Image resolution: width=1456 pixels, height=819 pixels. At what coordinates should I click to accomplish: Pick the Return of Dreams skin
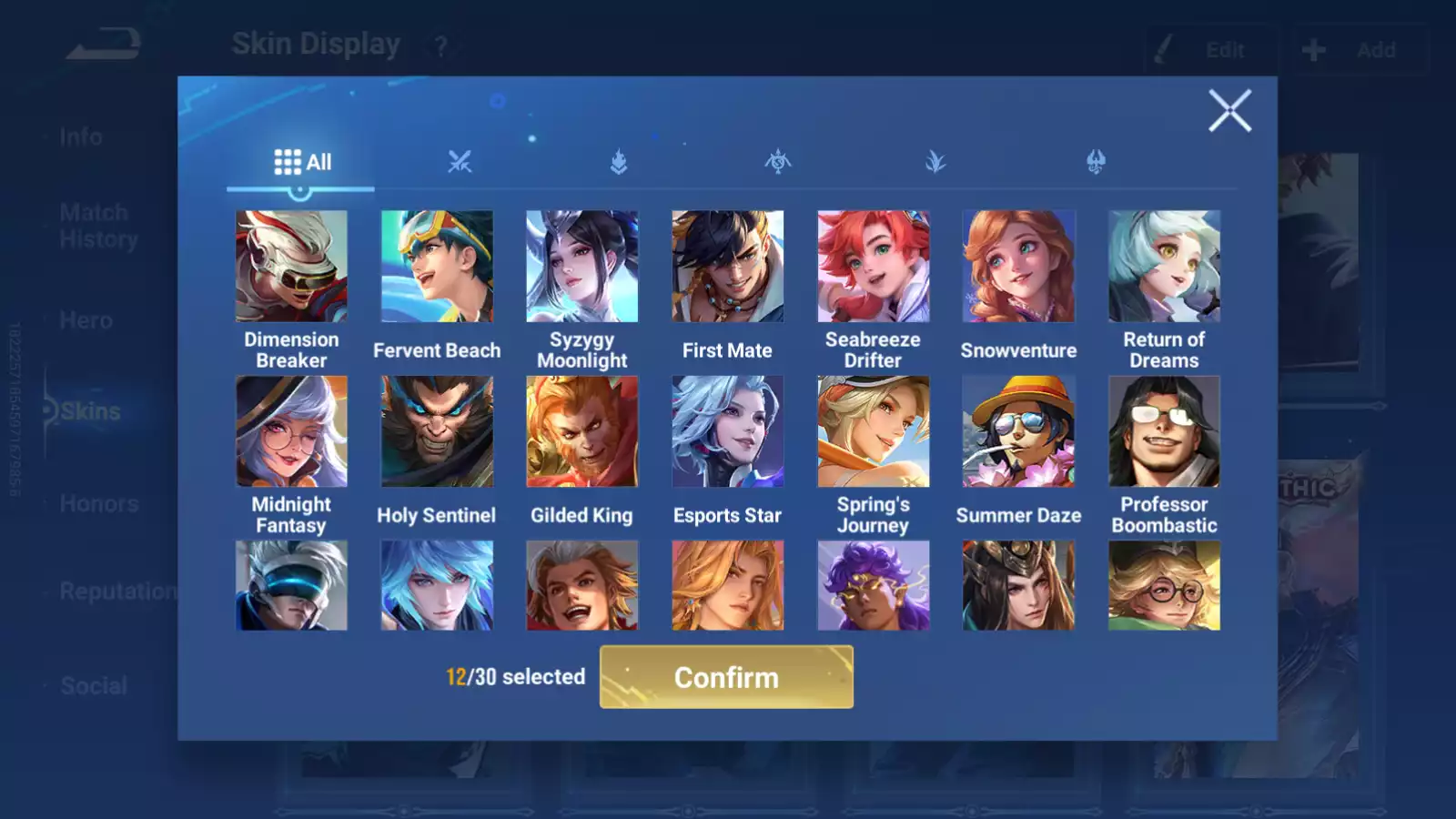click(1164, 267)
